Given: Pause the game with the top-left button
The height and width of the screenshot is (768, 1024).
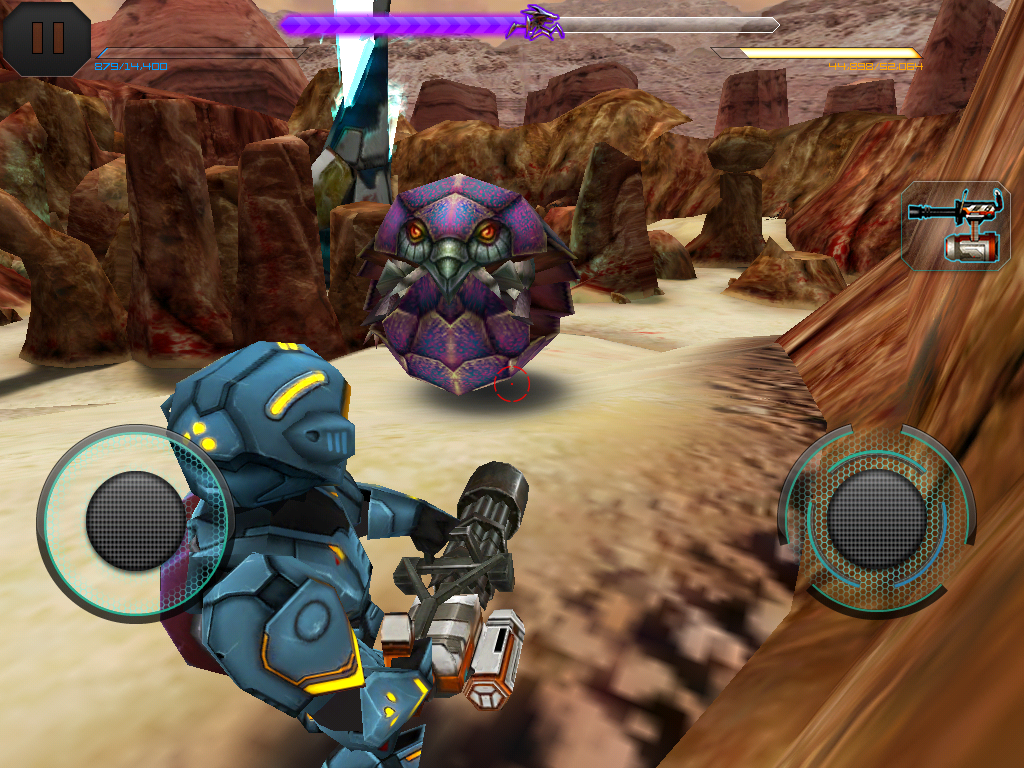Looking at the screenshot, I should pos(46,38).
